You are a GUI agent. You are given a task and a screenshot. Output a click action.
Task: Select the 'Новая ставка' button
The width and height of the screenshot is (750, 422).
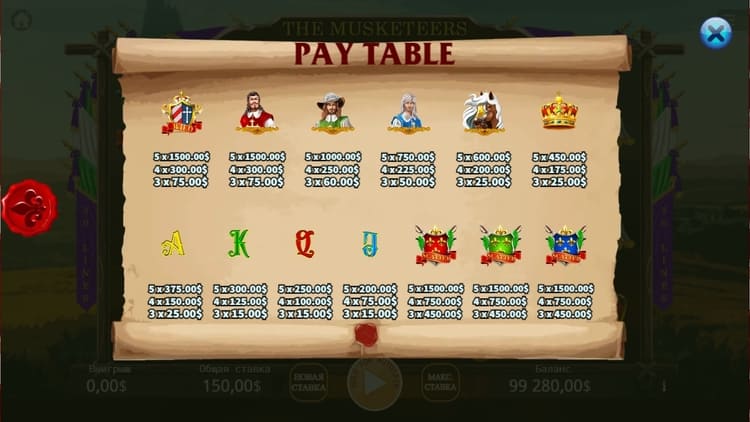(308, 382)
